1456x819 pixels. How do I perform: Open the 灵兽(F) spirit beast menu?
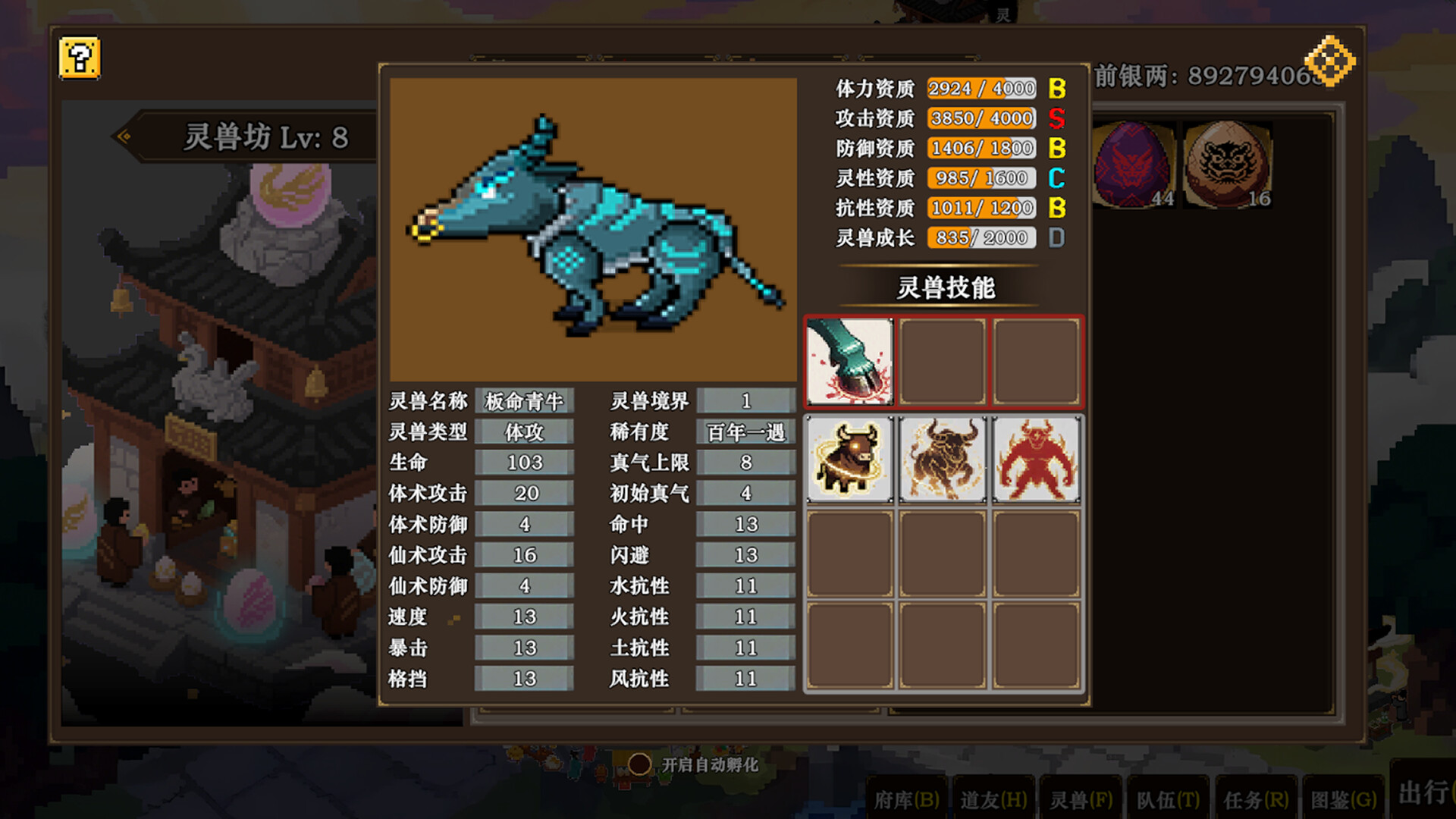[1081, 799]
